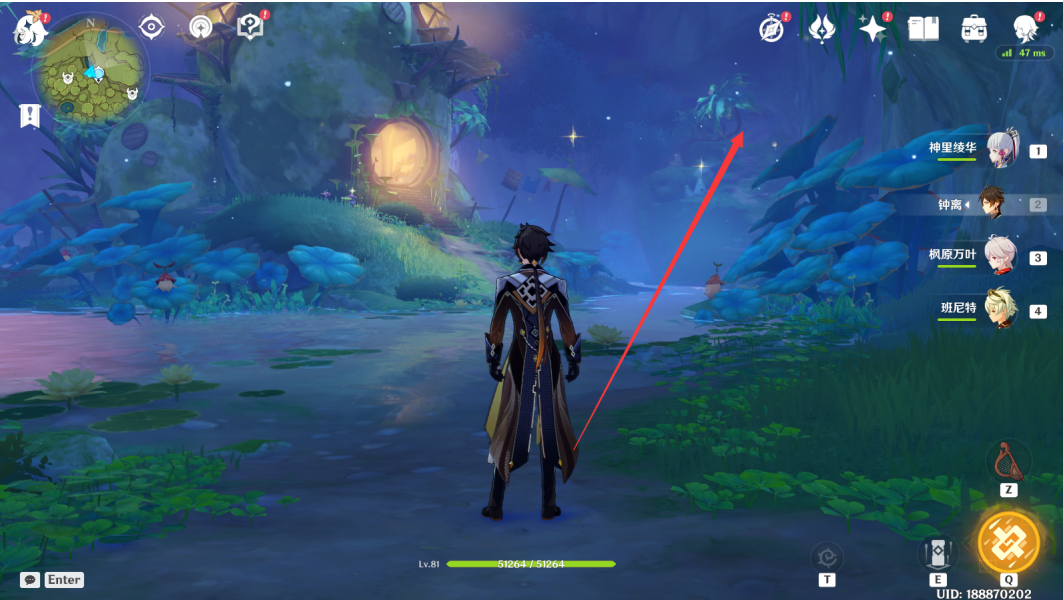Switch to party member 神里绫华
1063x600 pixels.
pos(1001,151)
